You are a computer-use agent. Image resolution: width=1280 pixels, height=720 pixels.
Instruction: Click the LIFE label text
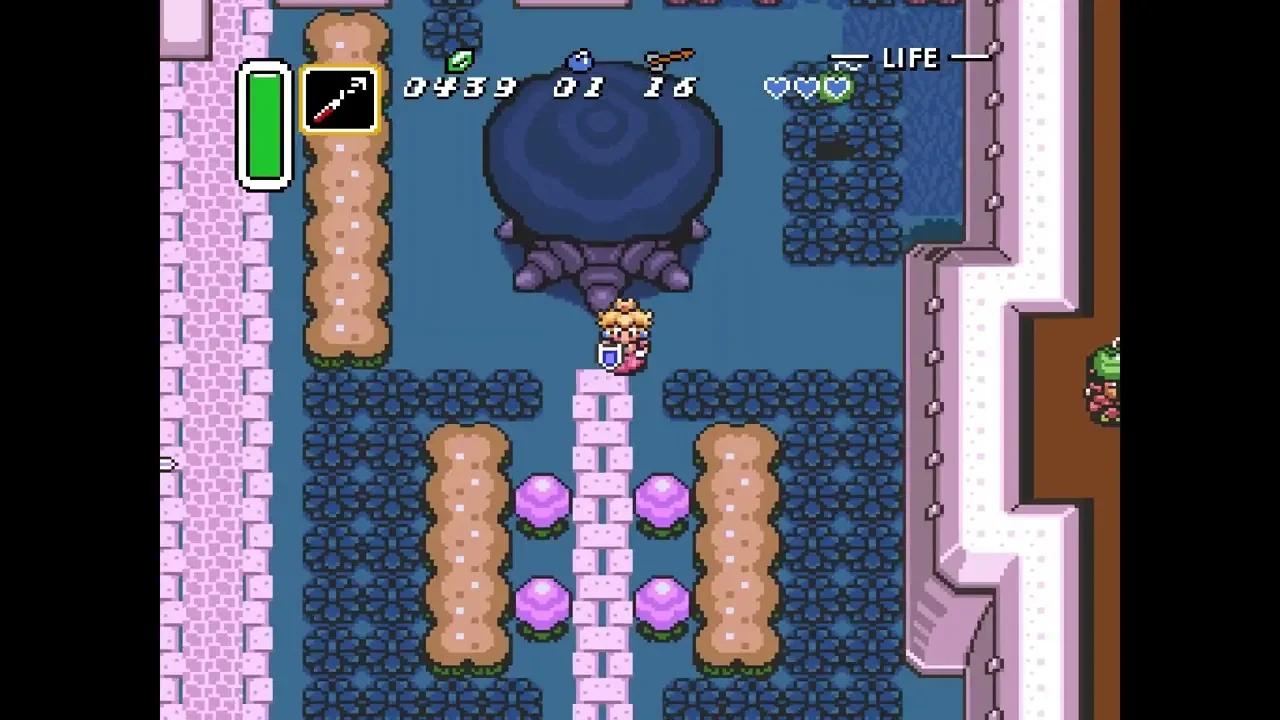911,58
